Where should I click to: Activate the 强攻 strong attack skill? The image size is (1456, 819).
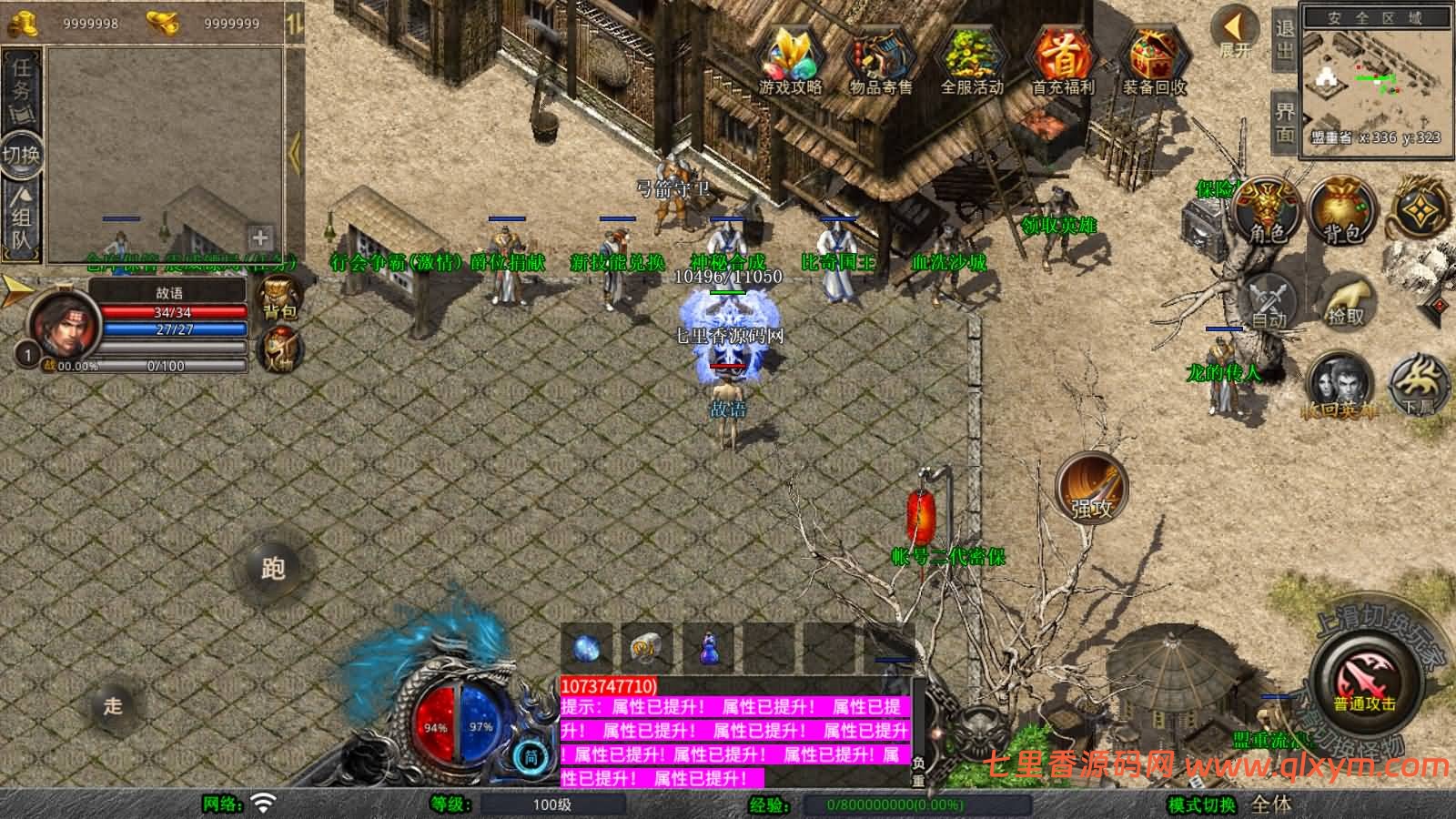1091,489
